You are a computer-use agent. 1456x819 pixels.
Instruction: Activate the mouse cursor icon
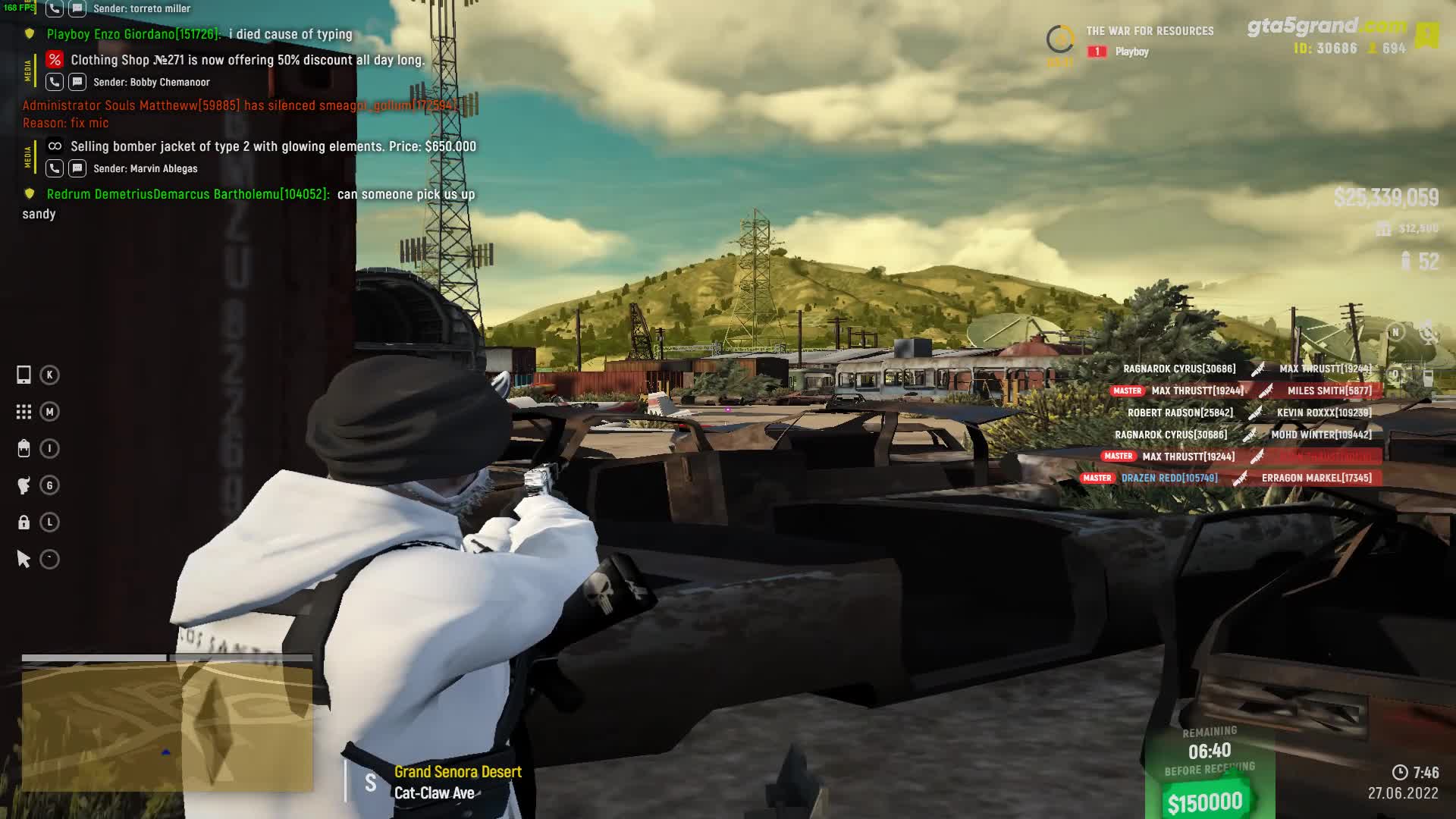(x=24, y=560)
